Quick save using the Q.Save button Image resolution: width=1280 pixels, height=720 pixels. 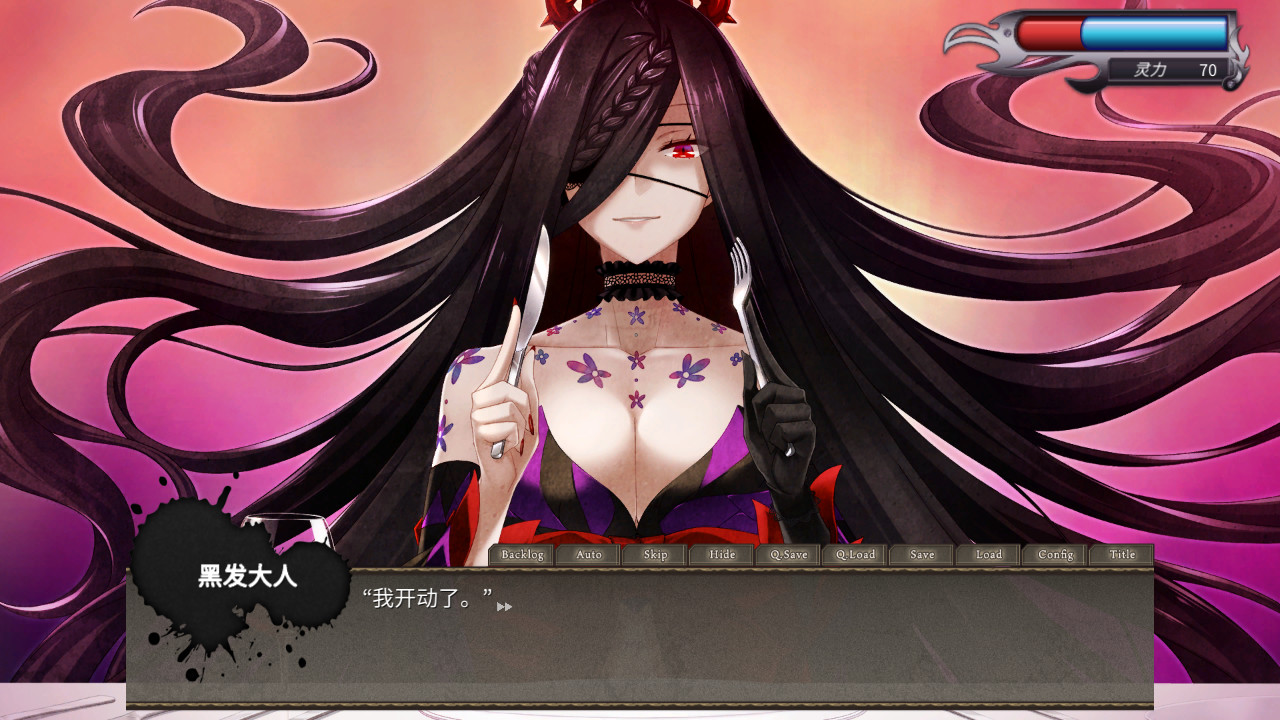pos(787,554)
